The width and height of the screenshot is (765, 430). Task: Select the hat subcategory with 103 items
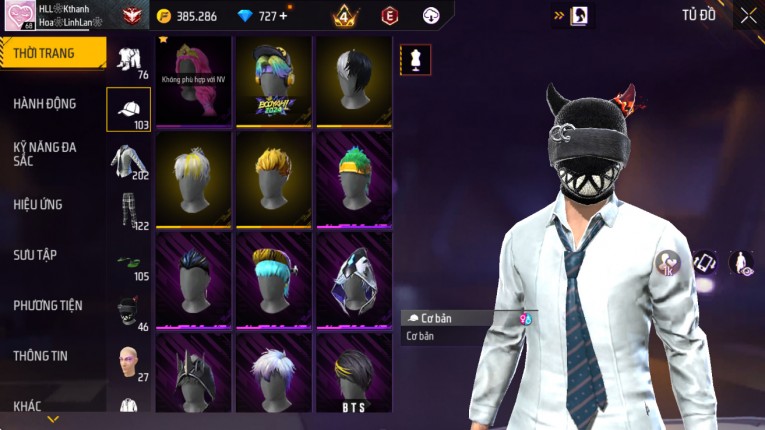tap(128, 110)
